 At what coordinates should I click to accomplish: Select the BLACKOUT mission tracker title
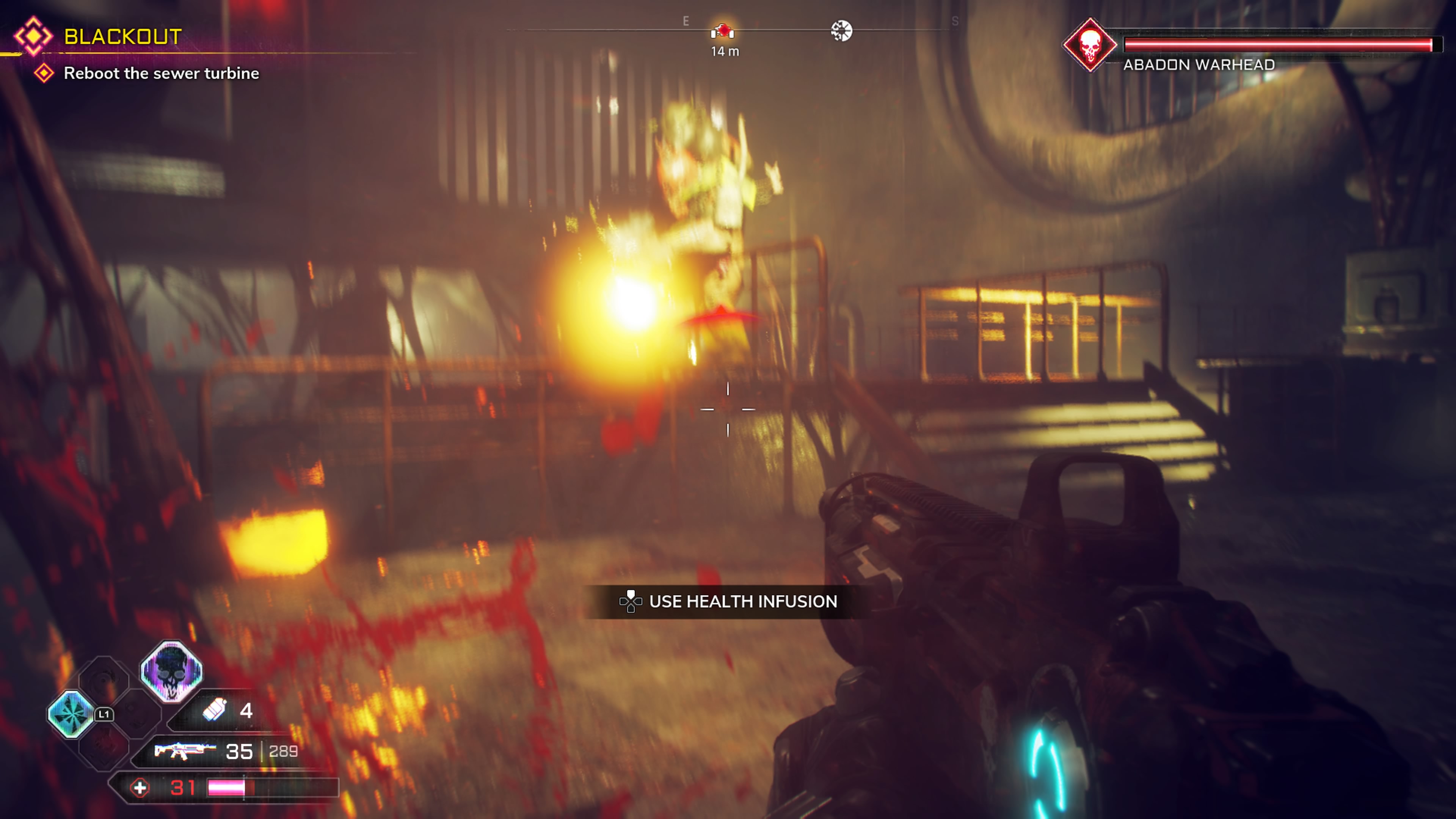point(122,37)
